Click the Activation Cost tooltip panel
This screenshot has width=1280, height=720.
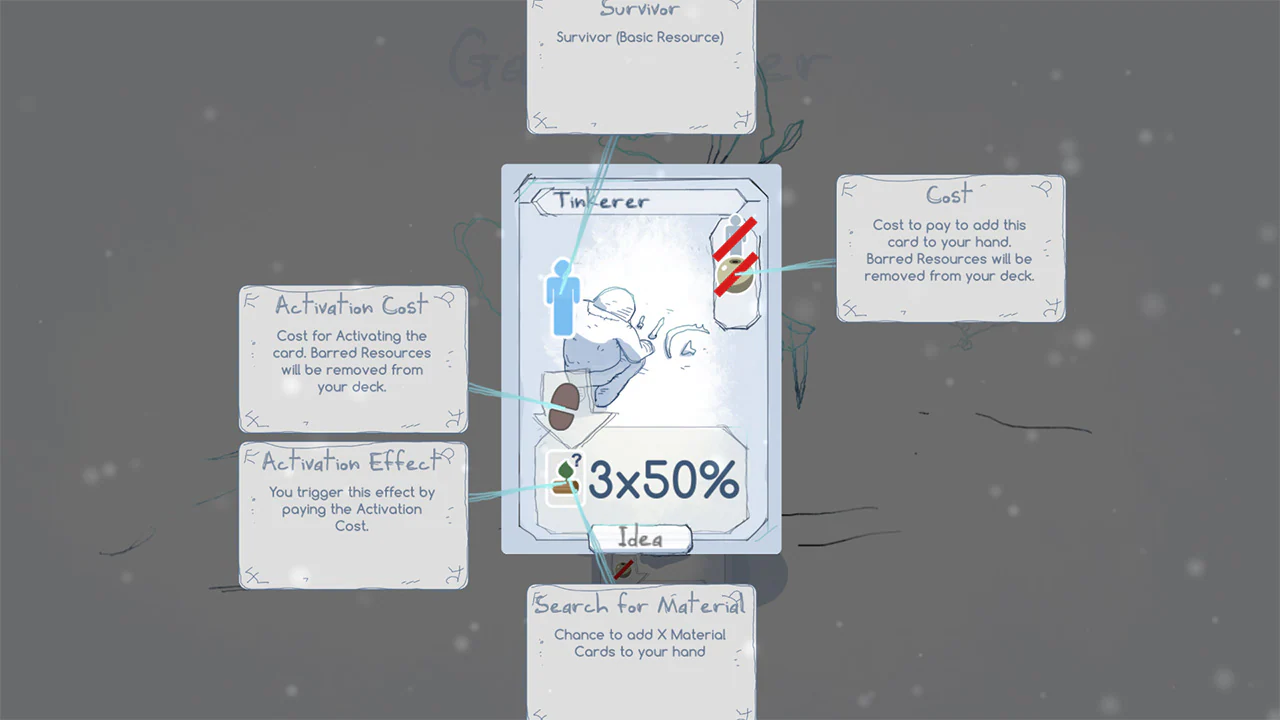click(352, 360)
